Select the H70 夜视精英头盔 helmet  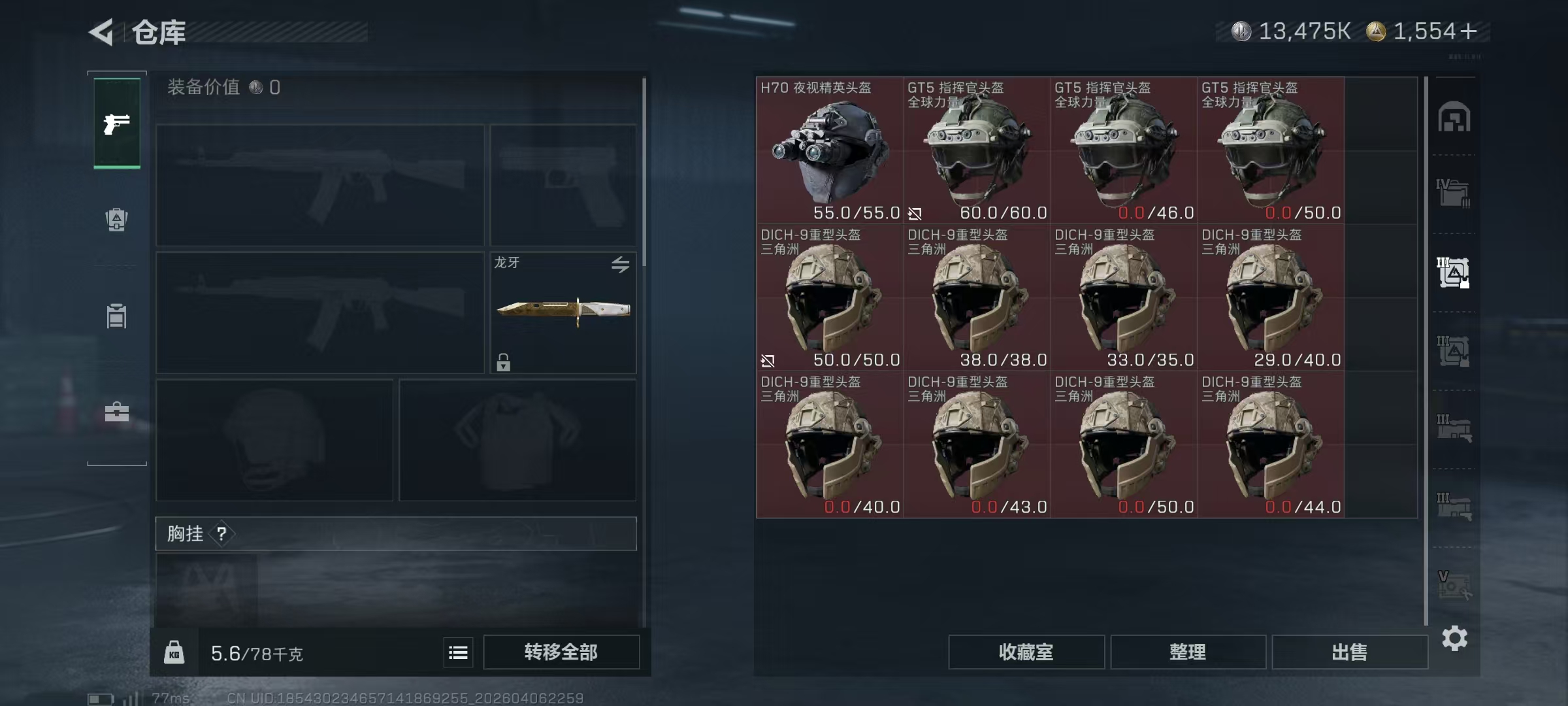pos(830,150)
